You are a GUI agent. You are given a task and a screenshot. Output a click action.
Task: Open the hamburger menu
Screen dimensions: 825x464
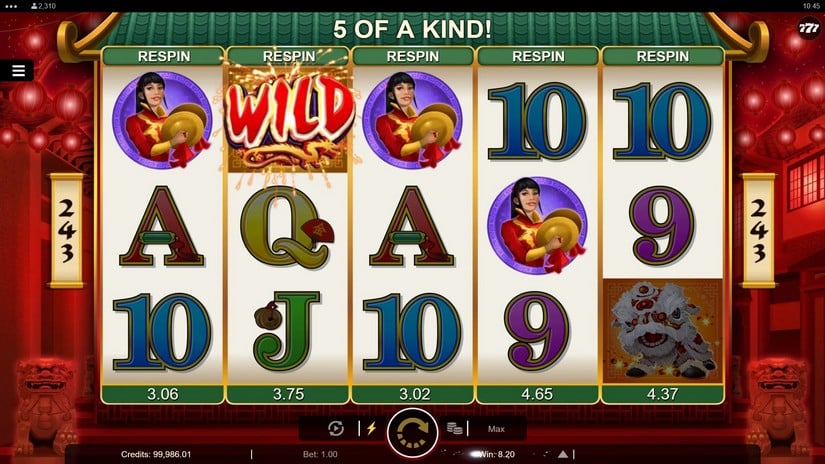[18, 70]
